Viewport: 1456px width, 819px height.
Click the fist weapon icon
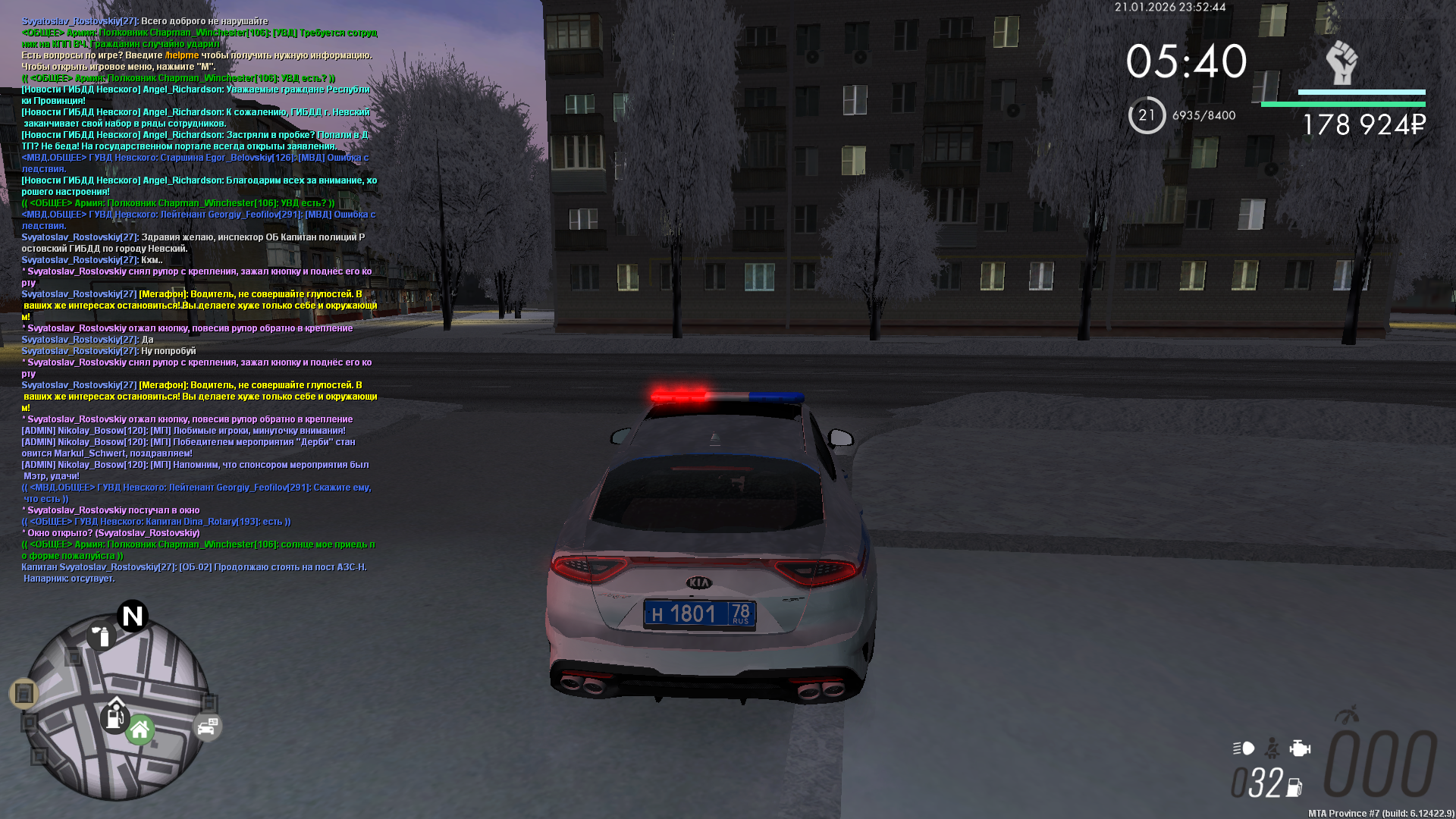pos(1341,62)
